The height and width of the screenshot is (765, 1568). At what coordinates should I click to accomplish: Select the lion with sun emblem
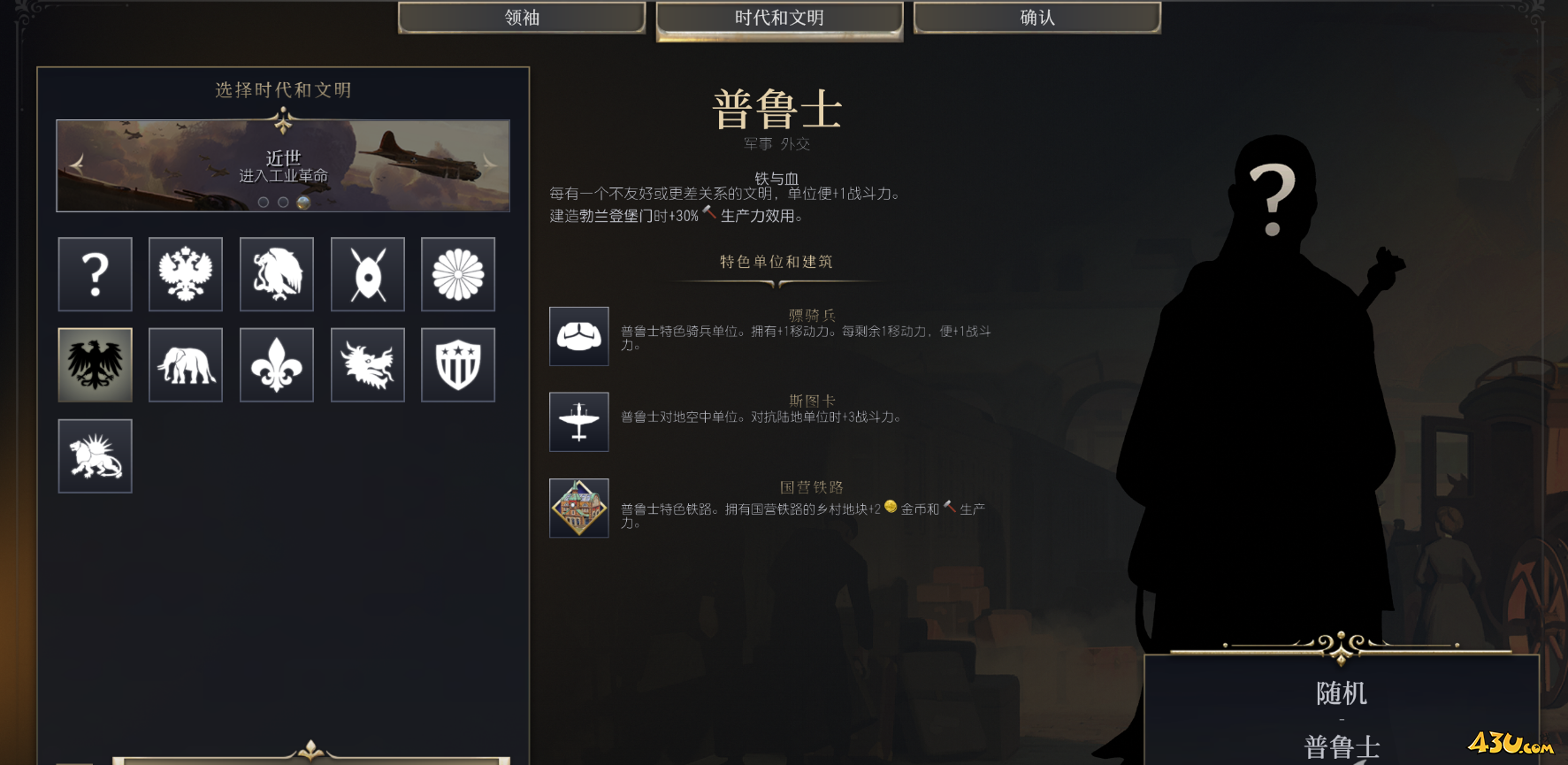tap(96, 456)
